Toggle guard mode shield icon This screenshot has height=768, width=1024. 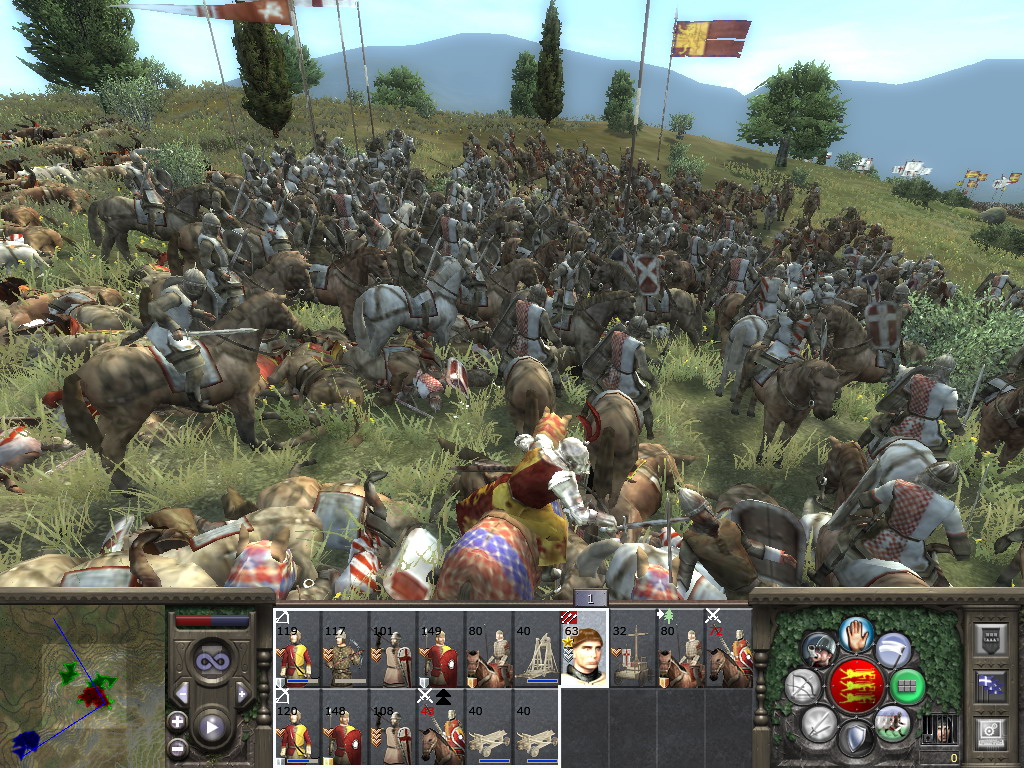[x=855, y=741]
